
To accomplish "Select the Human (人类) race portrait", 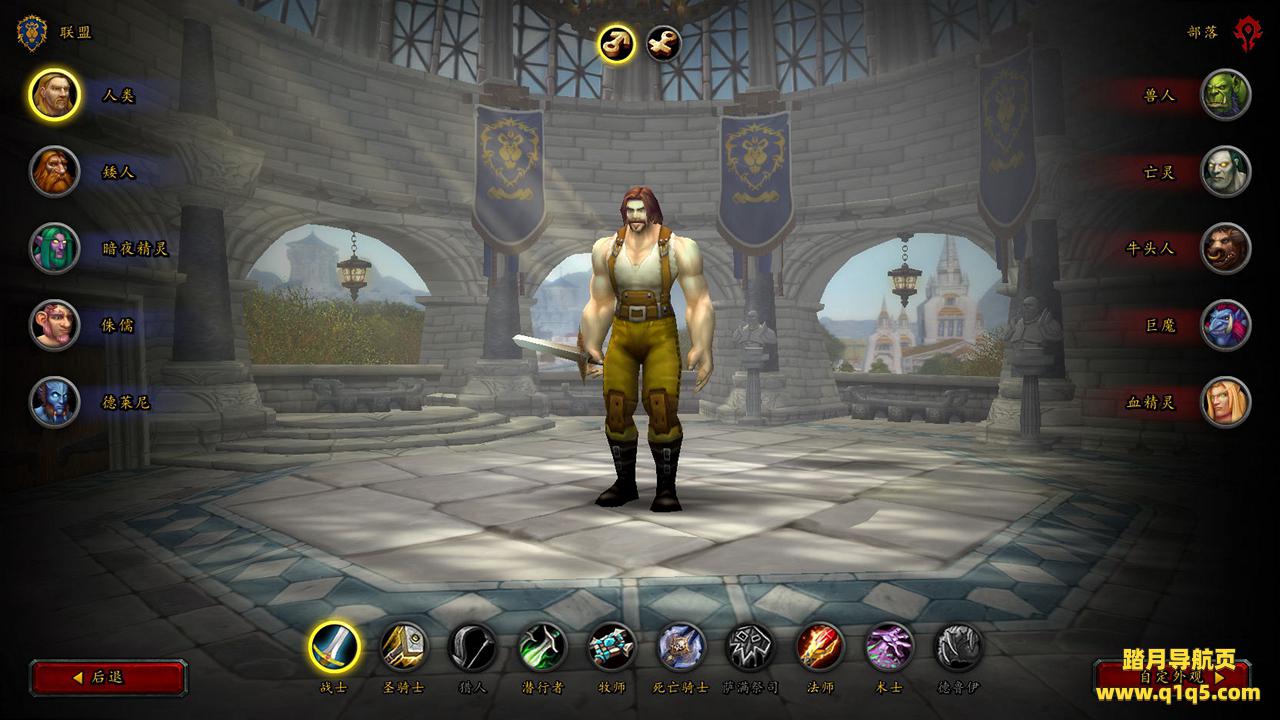I will point(54,95).
